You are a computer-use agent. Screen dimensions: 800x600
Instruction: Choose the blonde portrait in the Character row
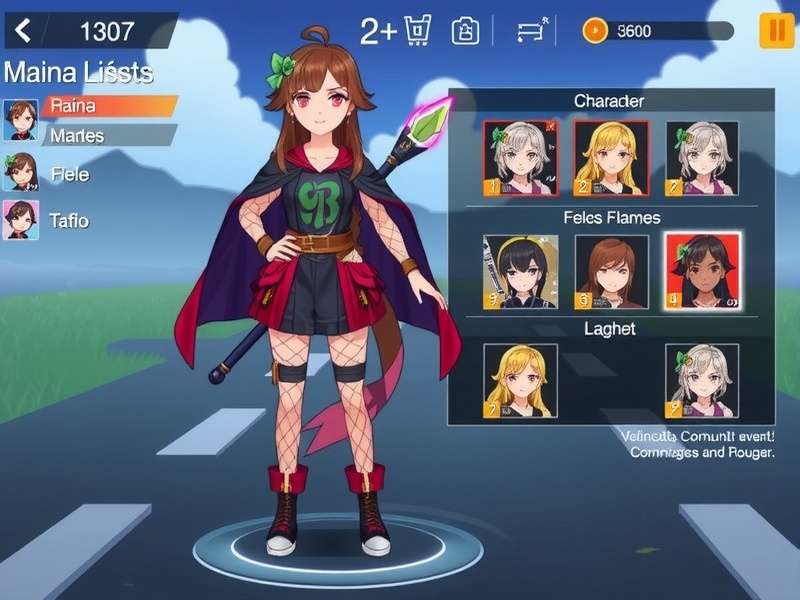(x=611, y=158)
